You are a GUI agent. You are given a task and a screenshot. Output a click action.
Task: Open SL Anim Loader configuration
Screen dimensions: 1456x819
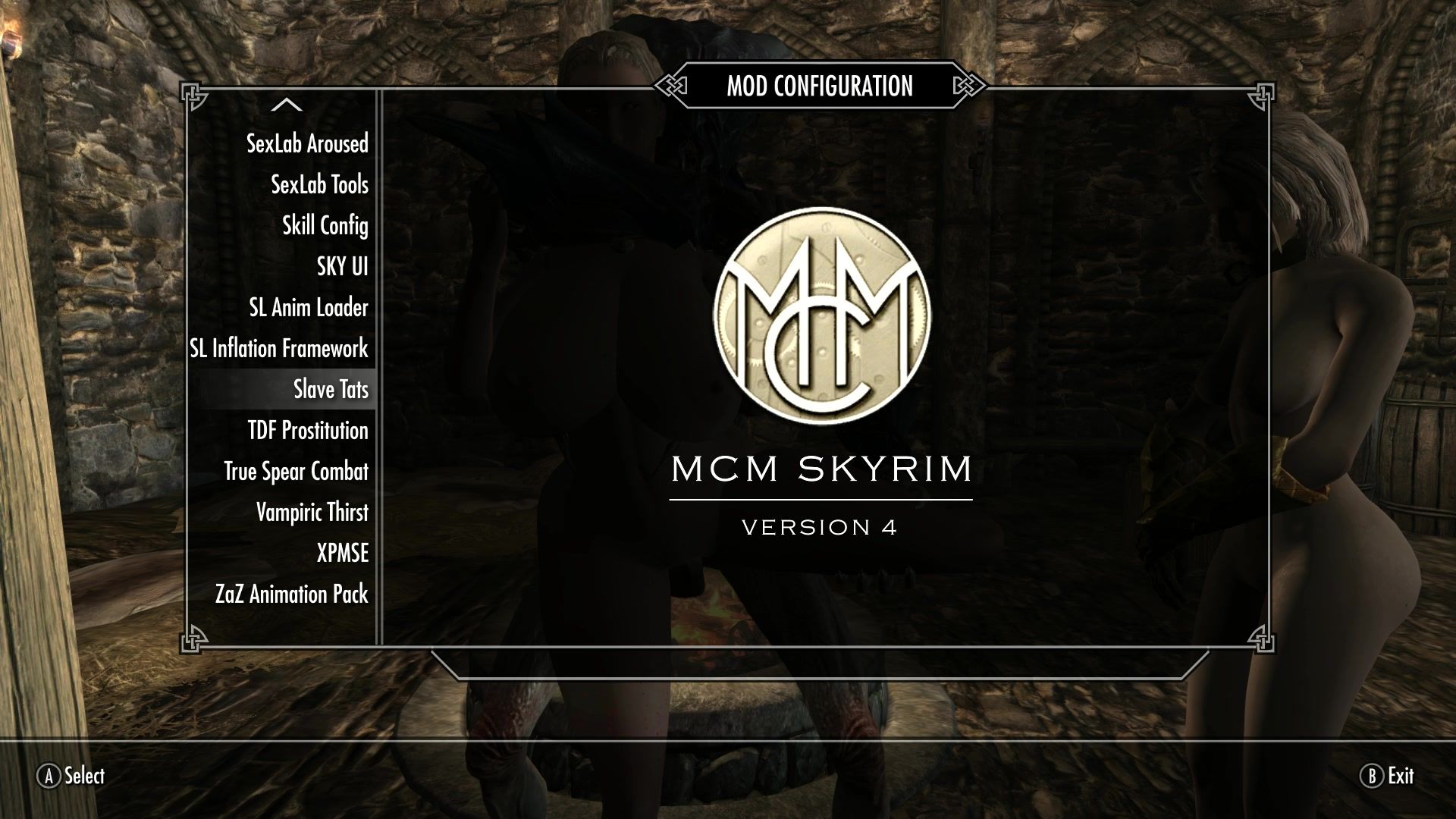309,307
